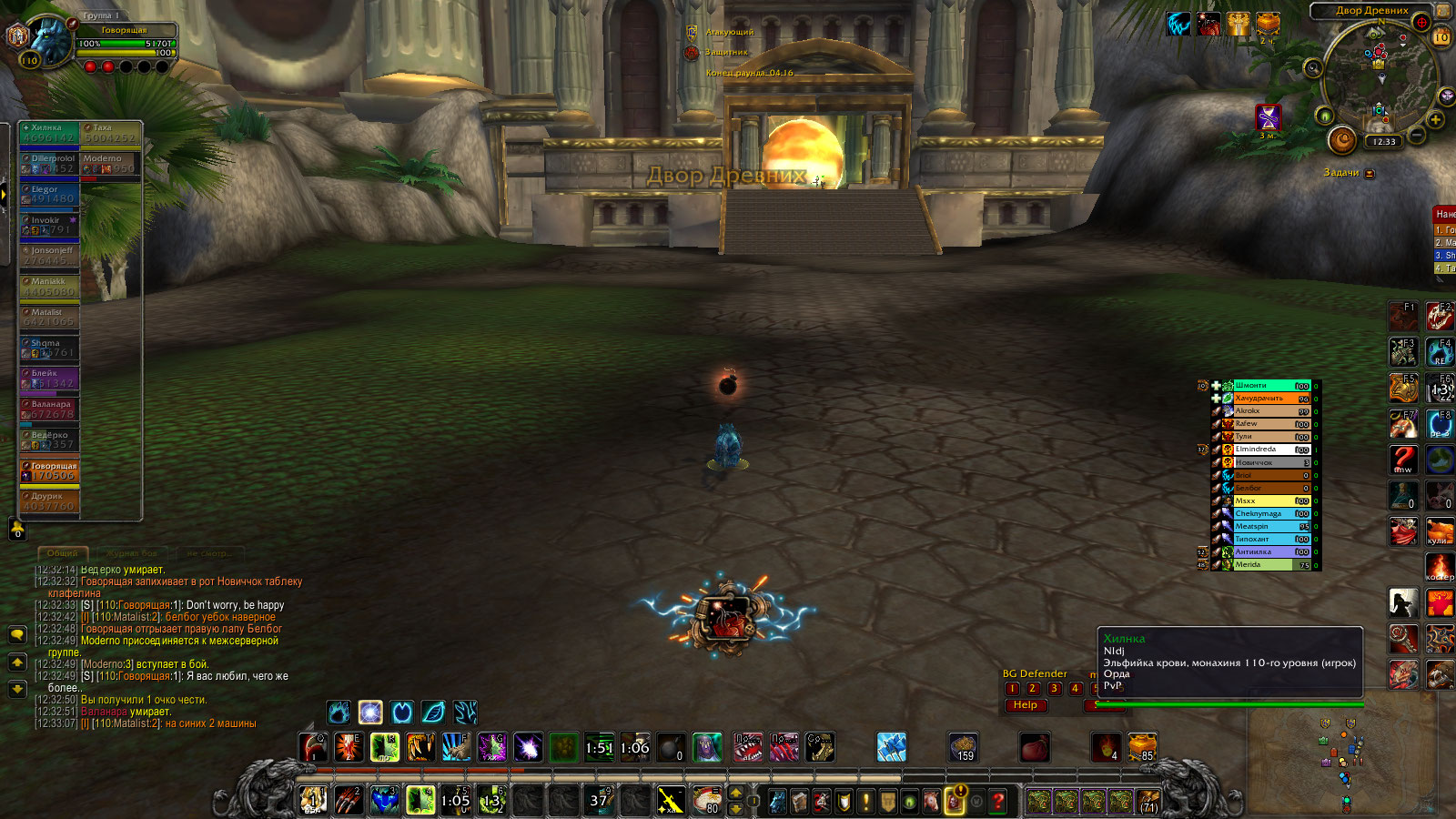This screenshot has width=1456, height=819.
Task: Click the BG Defender Help button
Action: (1026, 705)
